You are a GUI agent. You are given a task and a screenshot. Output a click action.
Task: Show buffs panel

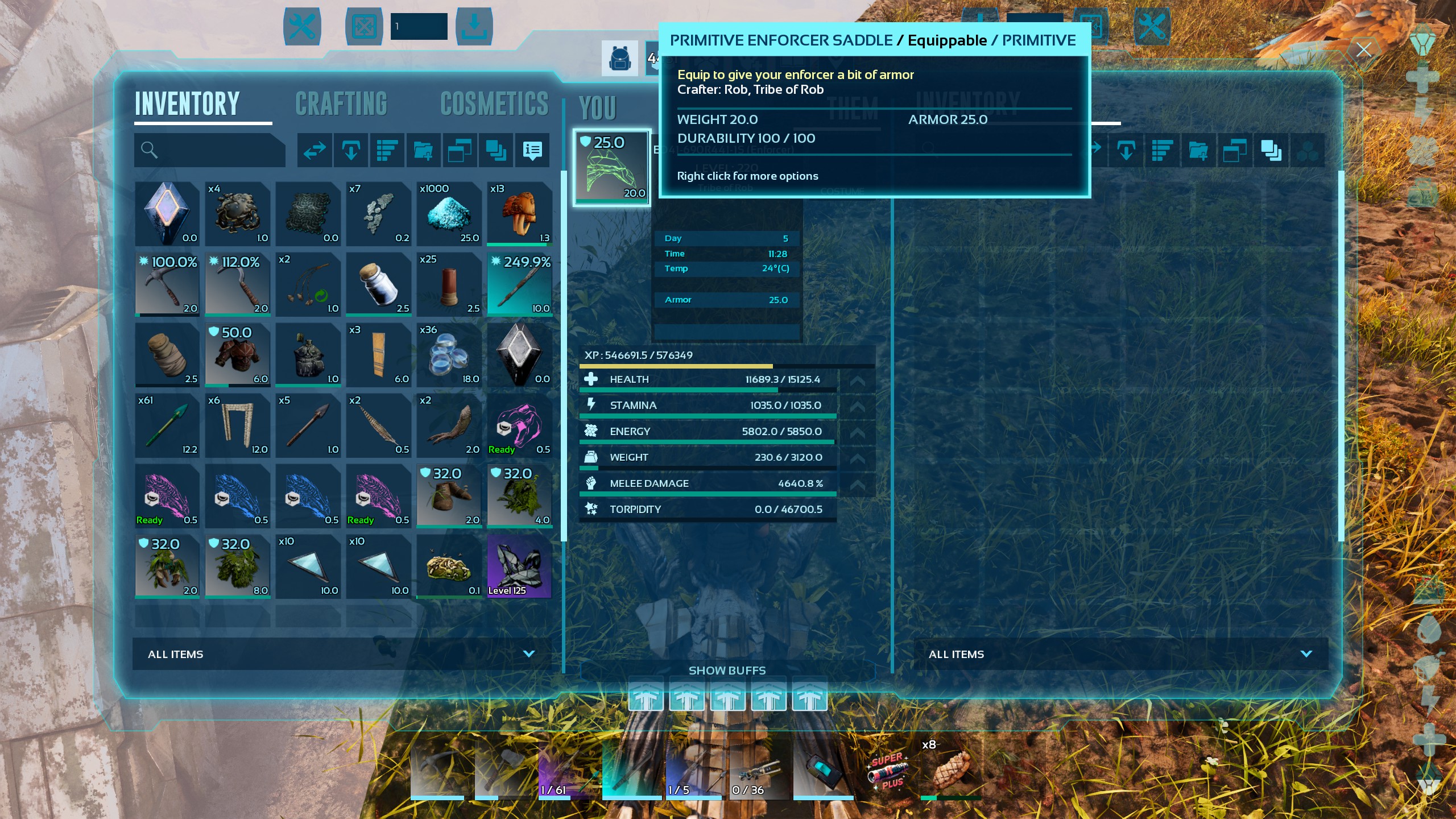[x=727, y=671]
